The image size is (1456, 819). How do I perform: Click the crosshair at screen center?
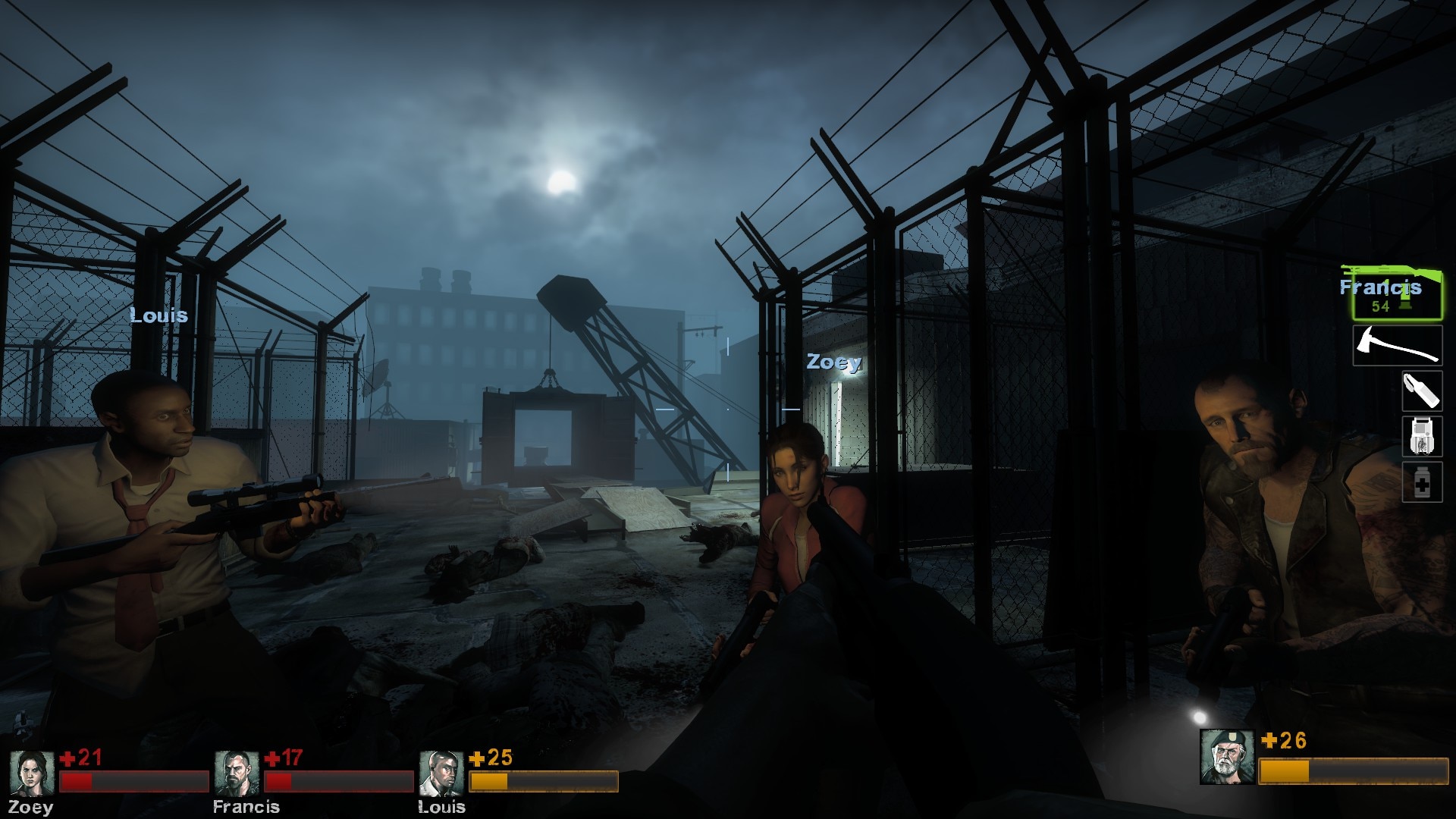pyautogui.click(x=728, y=409)
